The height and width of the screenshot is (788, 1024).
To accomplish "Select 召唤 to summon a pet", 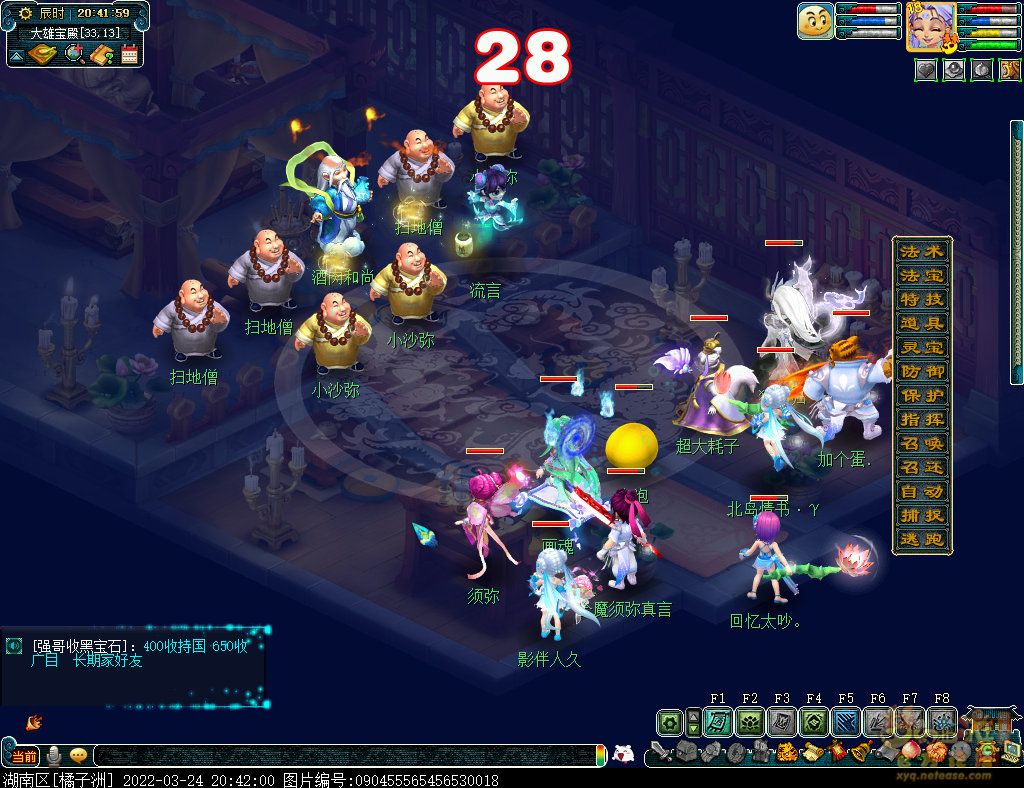I will pyautogui.click(x=921, y=443).
